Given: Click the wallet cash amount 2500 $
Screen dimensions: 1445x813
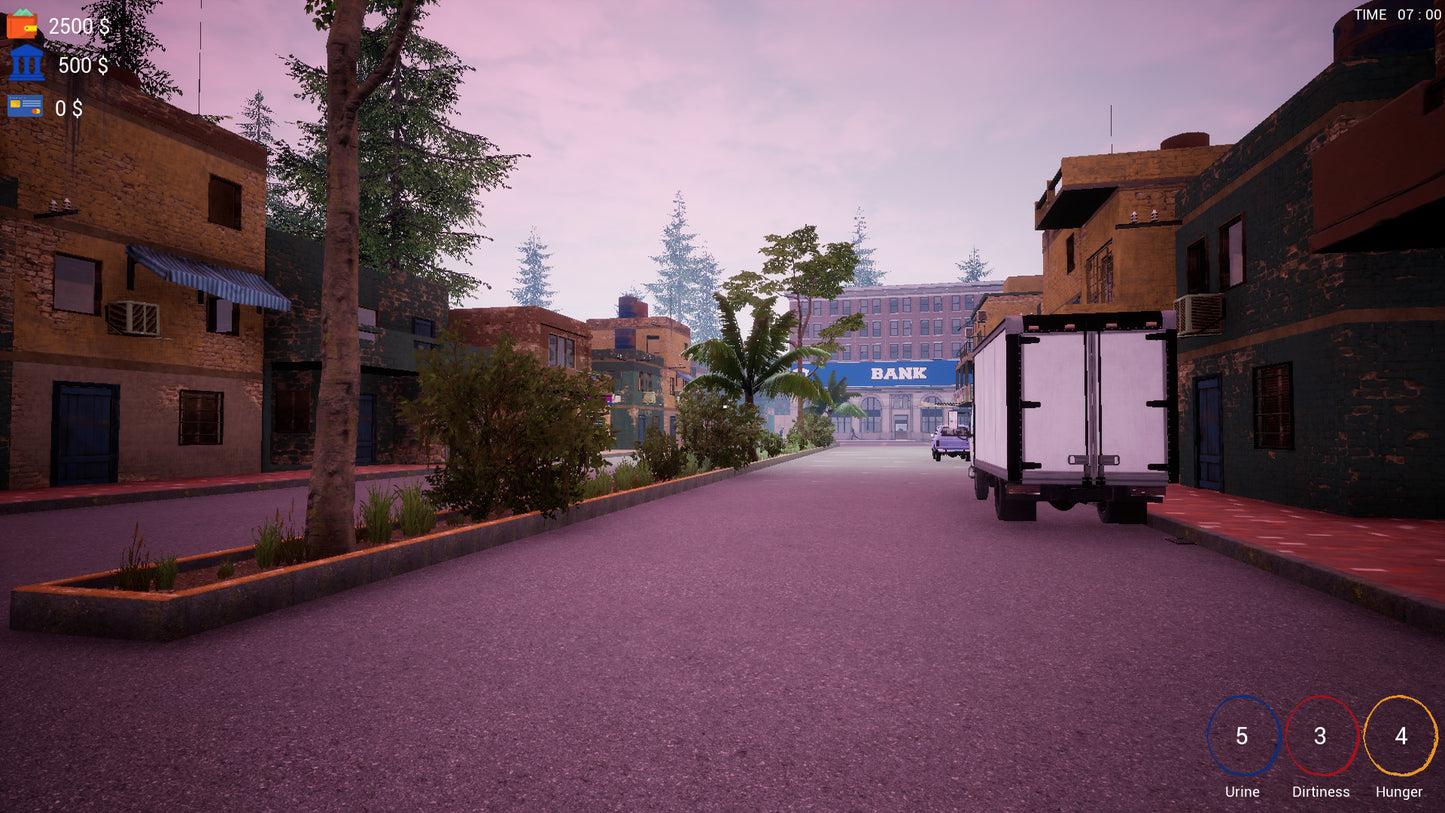Looking at the screenshot, I should (79, 26).
